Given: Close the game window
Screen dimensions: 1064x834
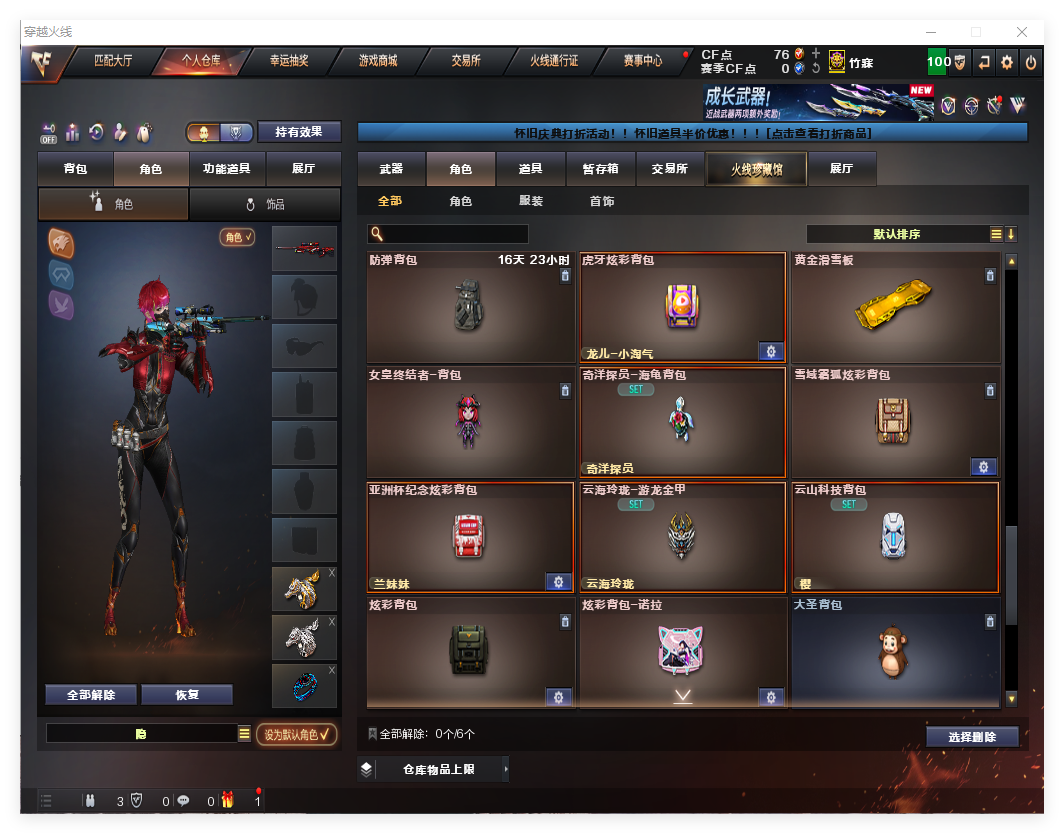Looking at the screenshot, I should pyautogui.click(x=1021, y=32).
